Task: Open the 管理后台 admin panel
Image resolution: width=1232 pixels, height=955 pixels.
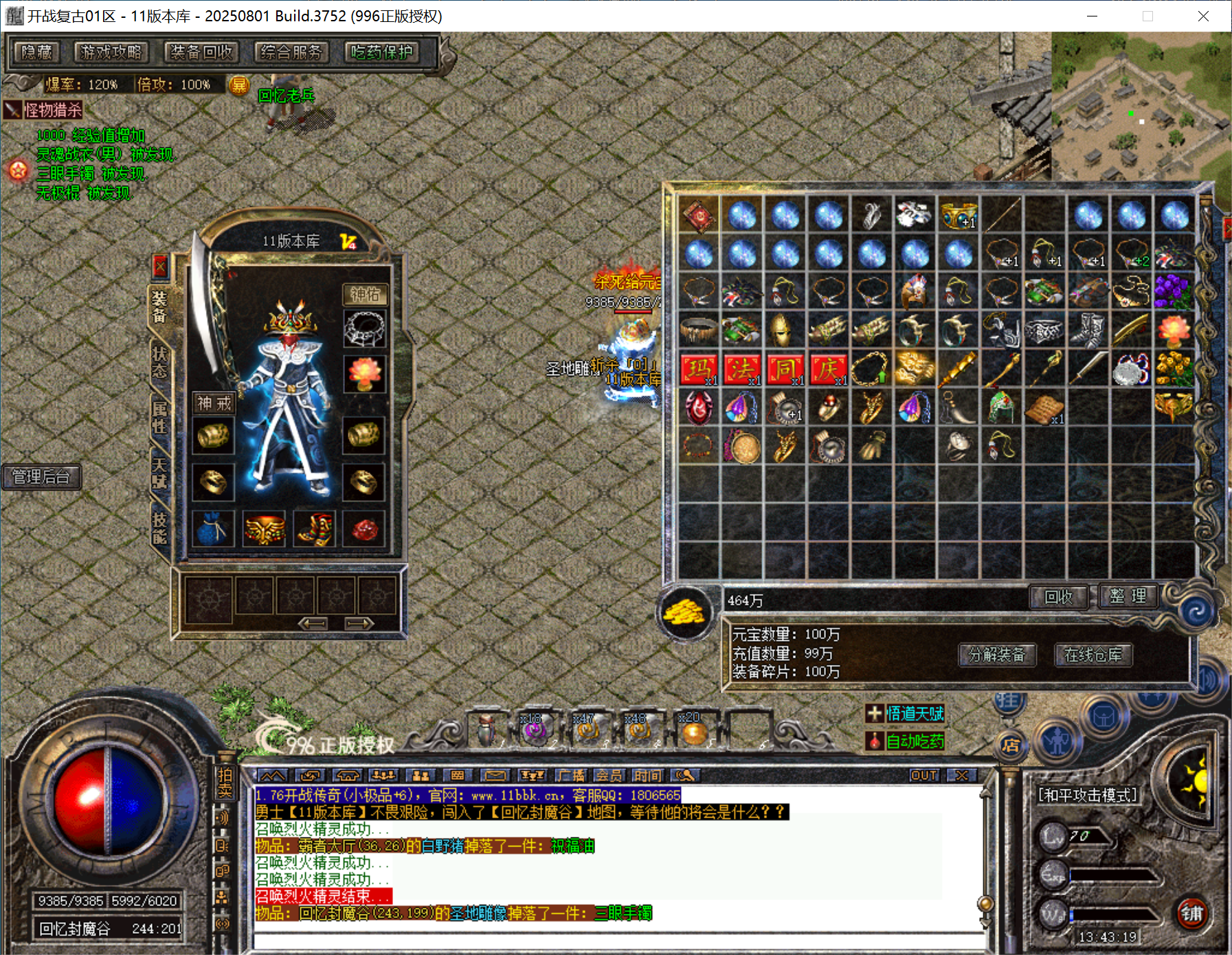Action: pyautogui.click(x=41, y=477)
